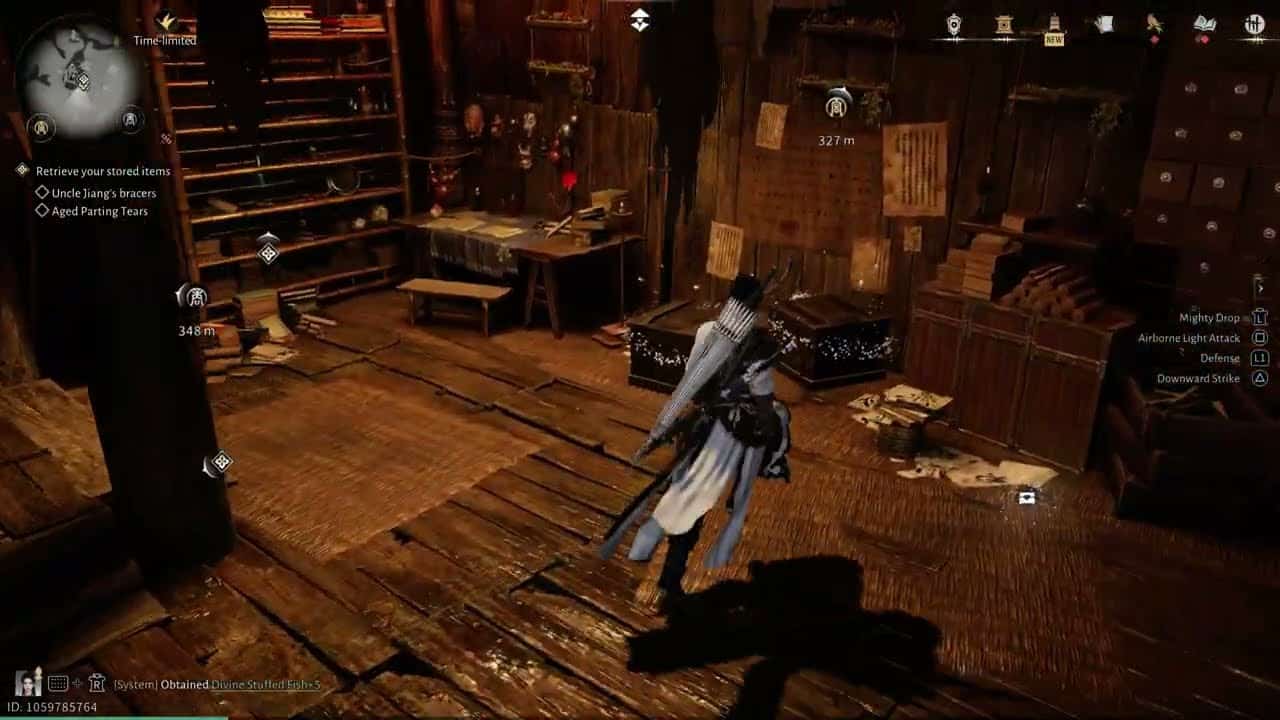
Task: Open the shield emblem menu at top right
Action: point(955,22)
